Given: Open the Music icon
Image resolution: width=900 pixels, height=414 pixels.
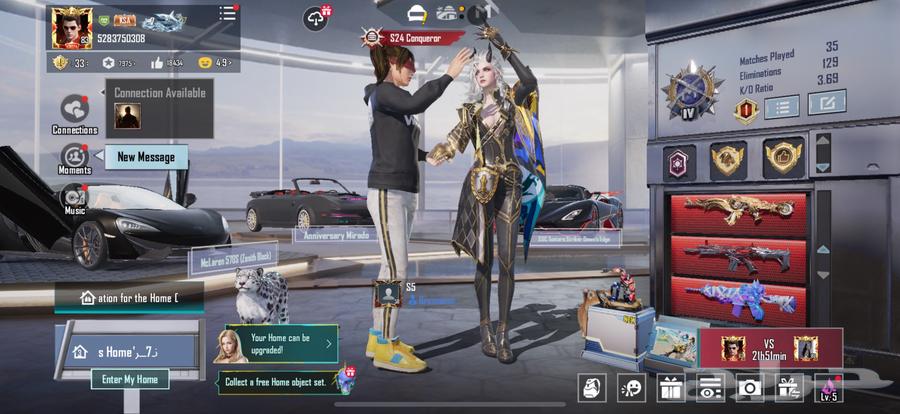Looking at the screenshot, I should coord(74,197).
